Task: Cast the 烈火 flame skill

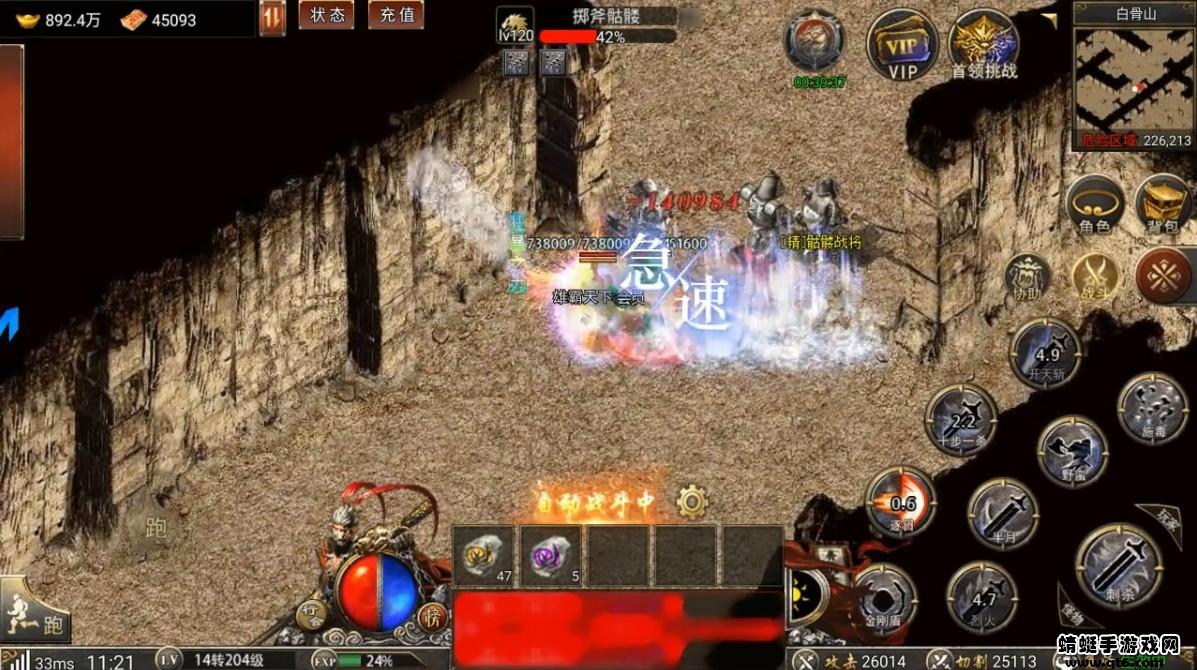Action: 982,598
